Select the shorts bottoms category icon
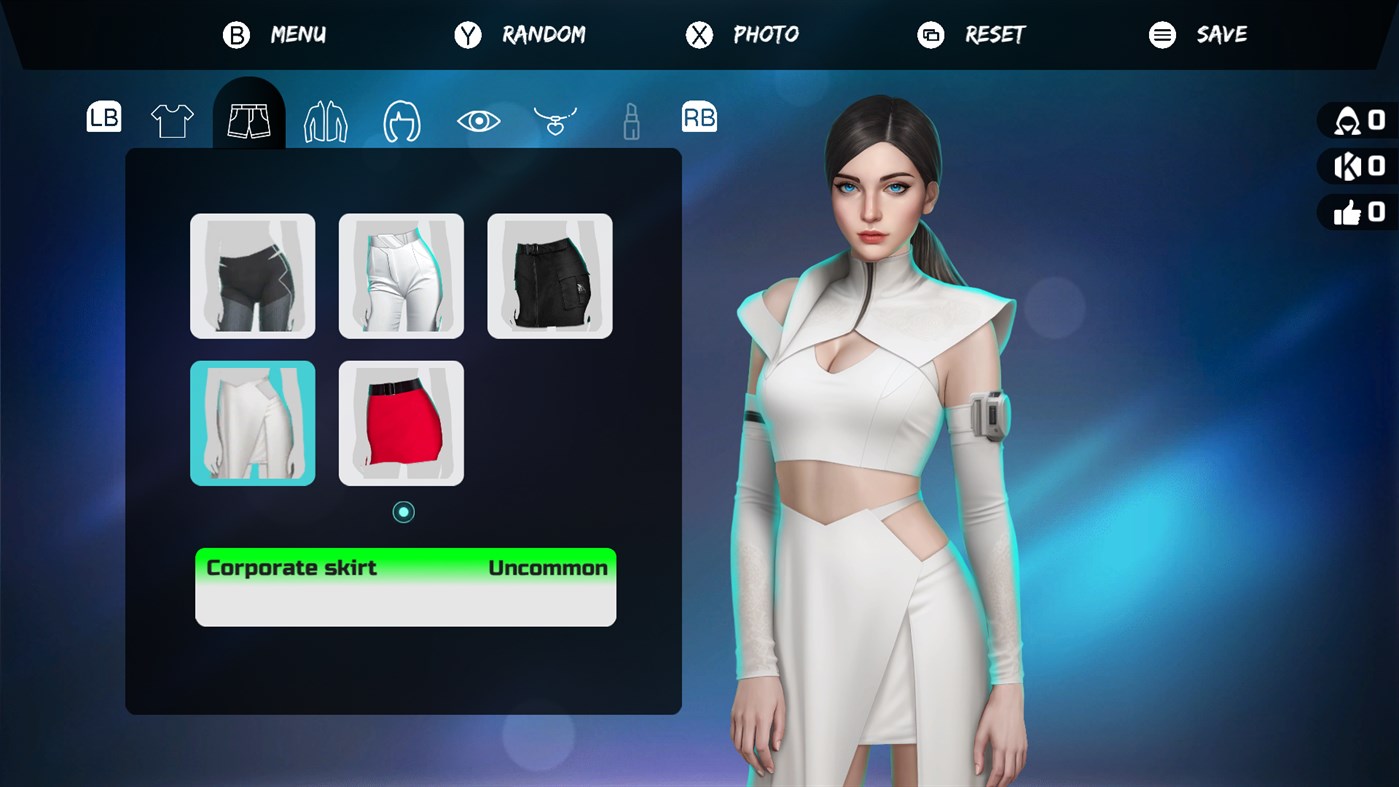Viewport: 1399px width, 787px height. click(249, 118)
